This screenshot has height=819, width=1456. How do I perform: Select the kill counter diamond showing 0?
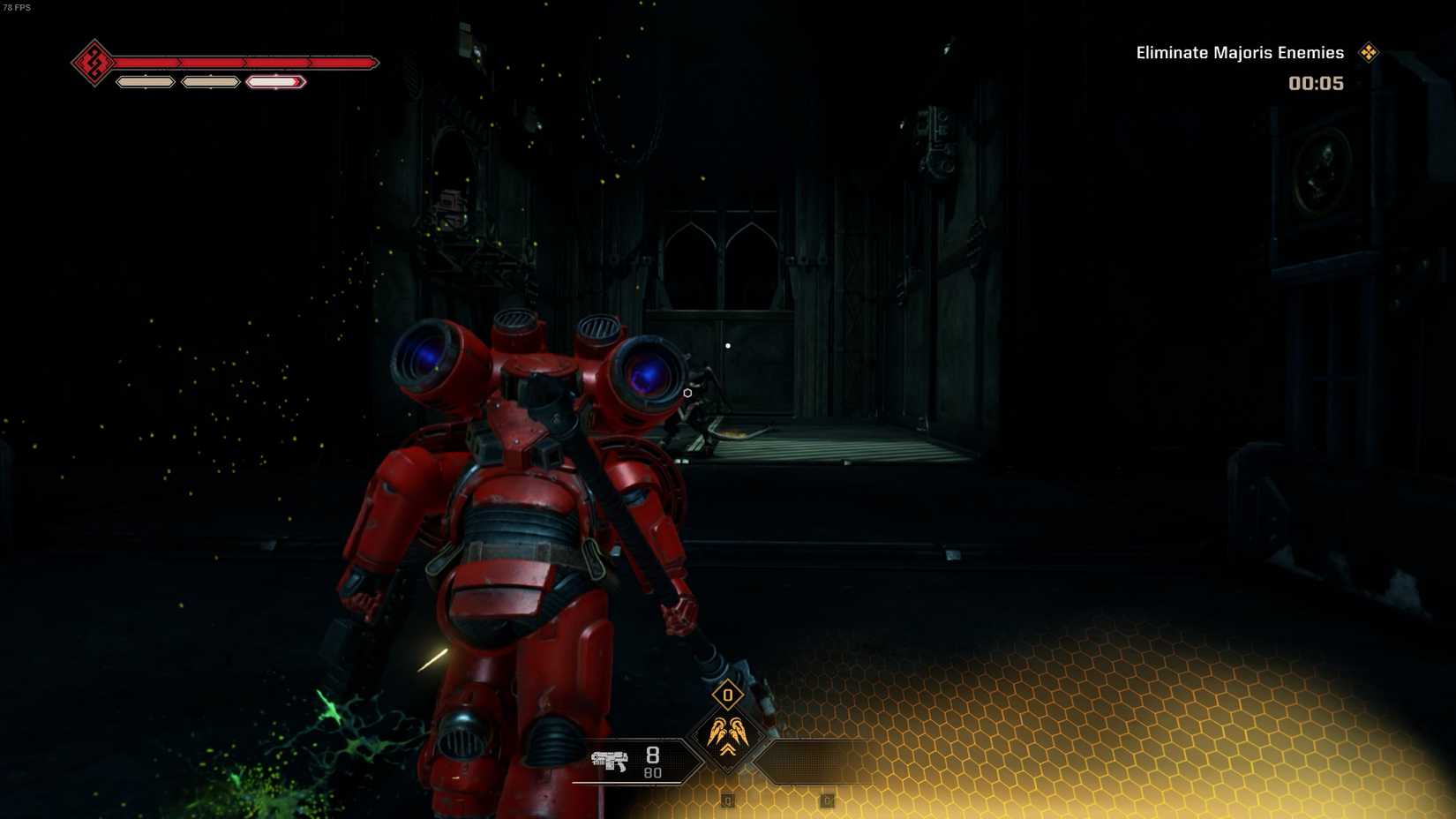pos(726,696)
